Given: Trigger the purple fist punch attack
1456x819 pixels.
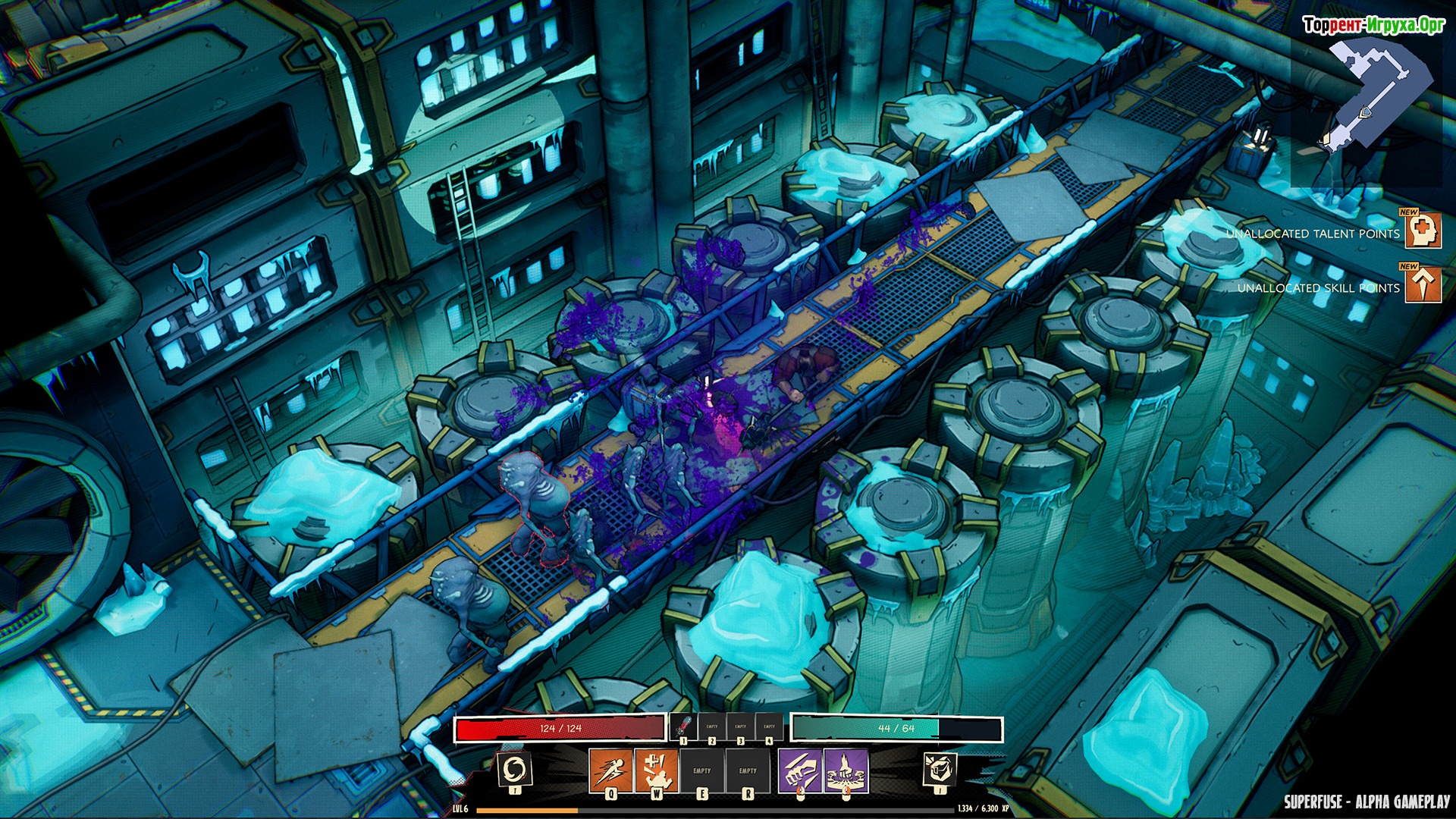Looking at the screenshot, I should point(799,769).
